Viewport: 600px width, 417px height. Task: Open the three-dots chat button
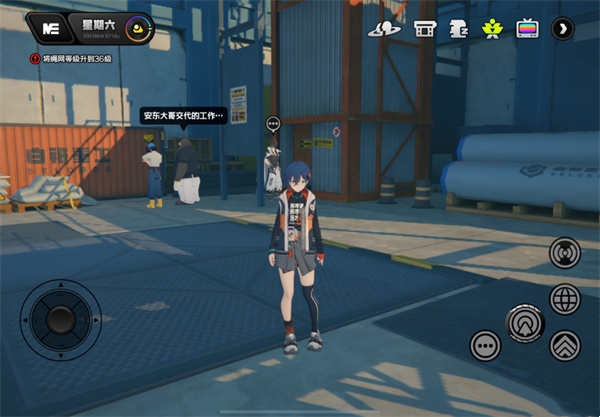[486, 346]
